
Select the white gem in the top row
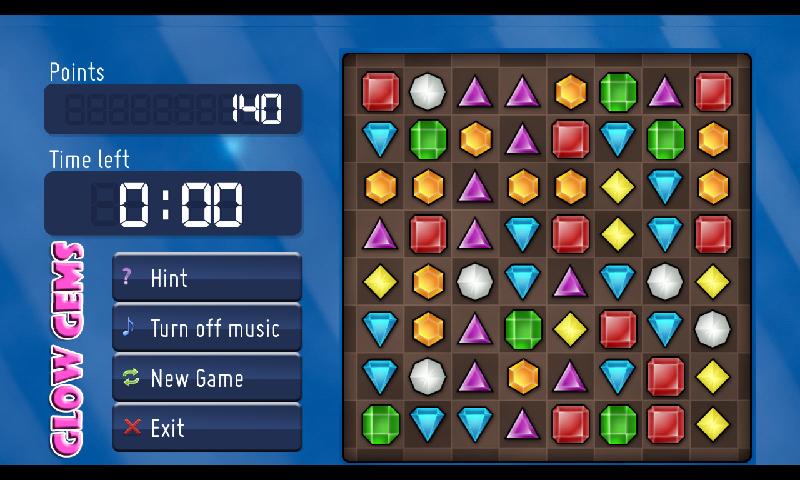[428, 91]
